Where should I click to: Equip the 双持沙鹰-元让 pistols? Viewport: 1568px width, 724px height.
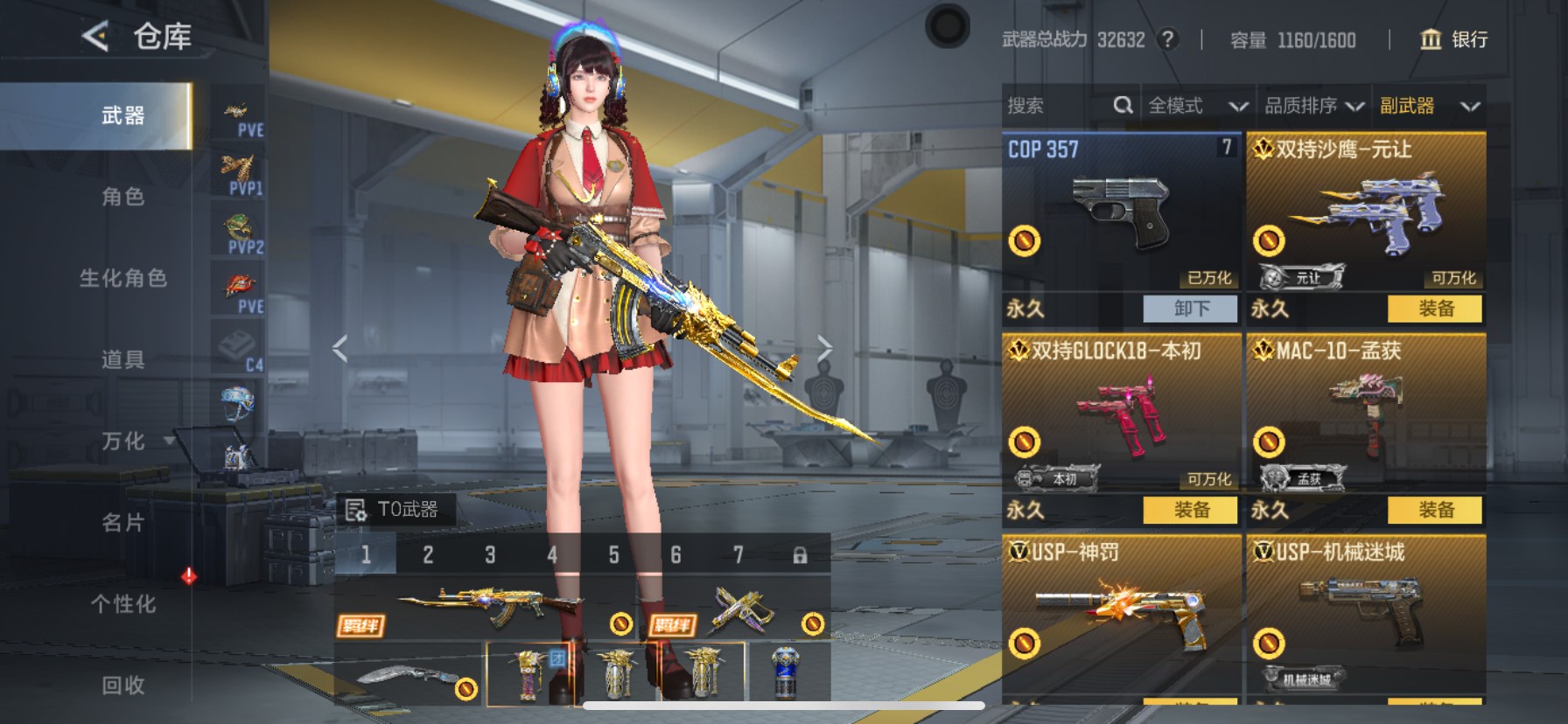1435,309
